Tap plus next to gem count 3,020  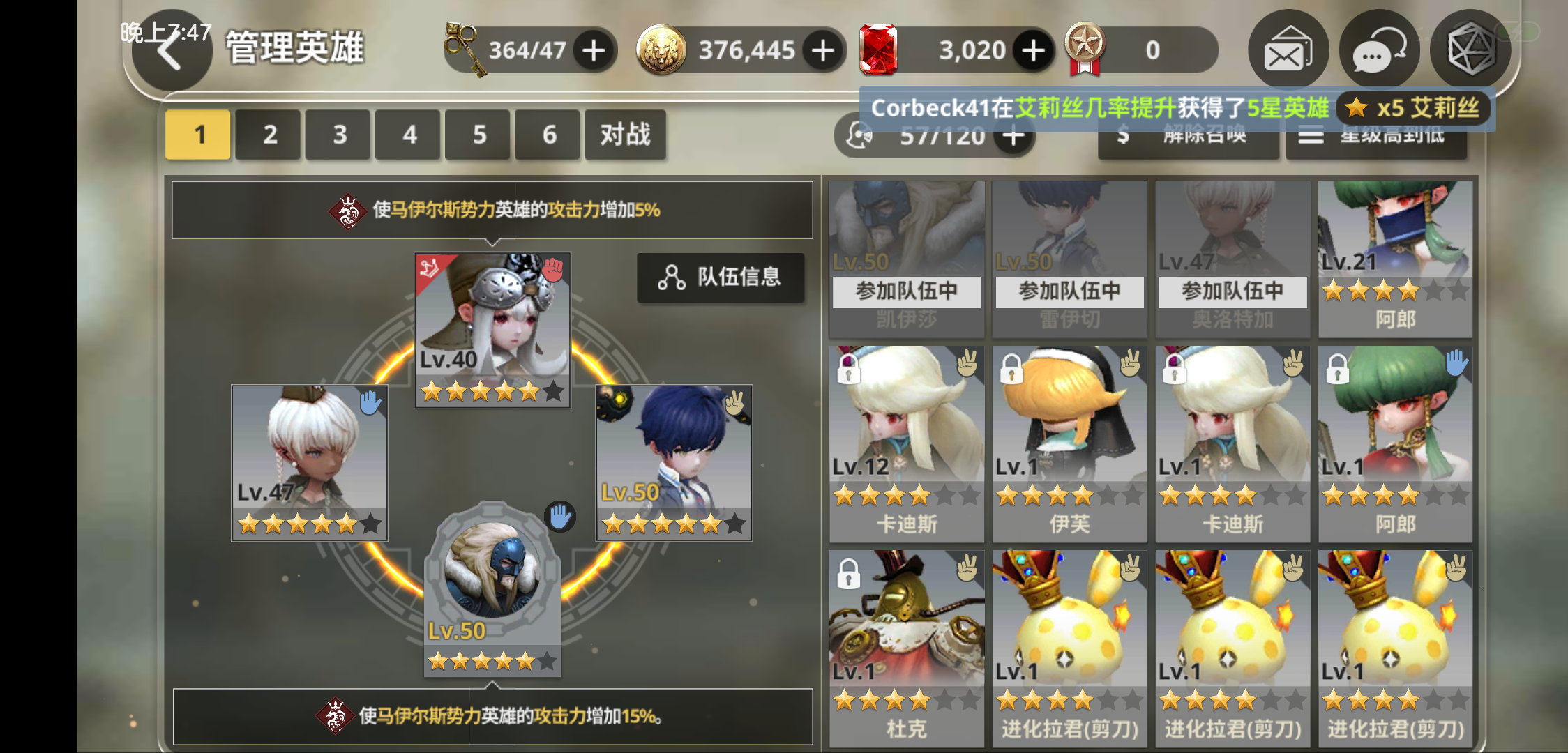(x=1032, y=49)
